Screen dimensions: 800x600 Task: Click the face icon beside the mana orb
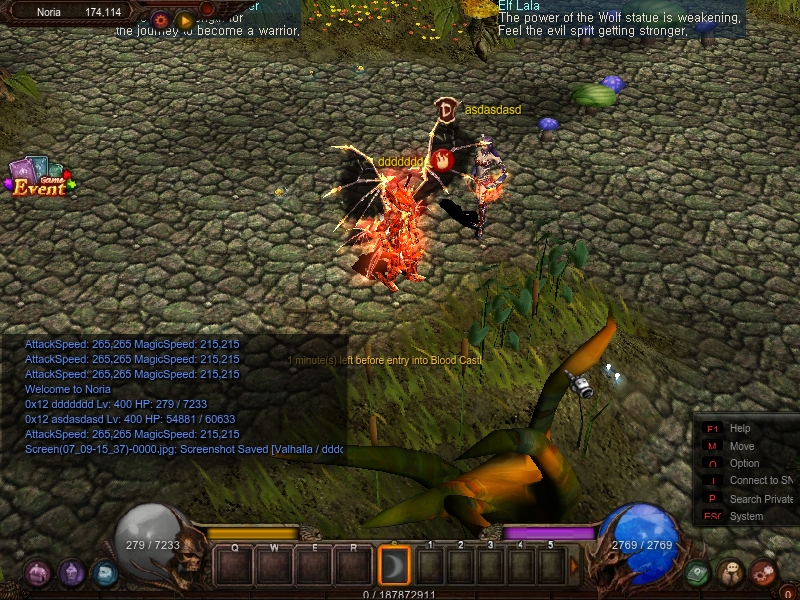pos(731,573)
